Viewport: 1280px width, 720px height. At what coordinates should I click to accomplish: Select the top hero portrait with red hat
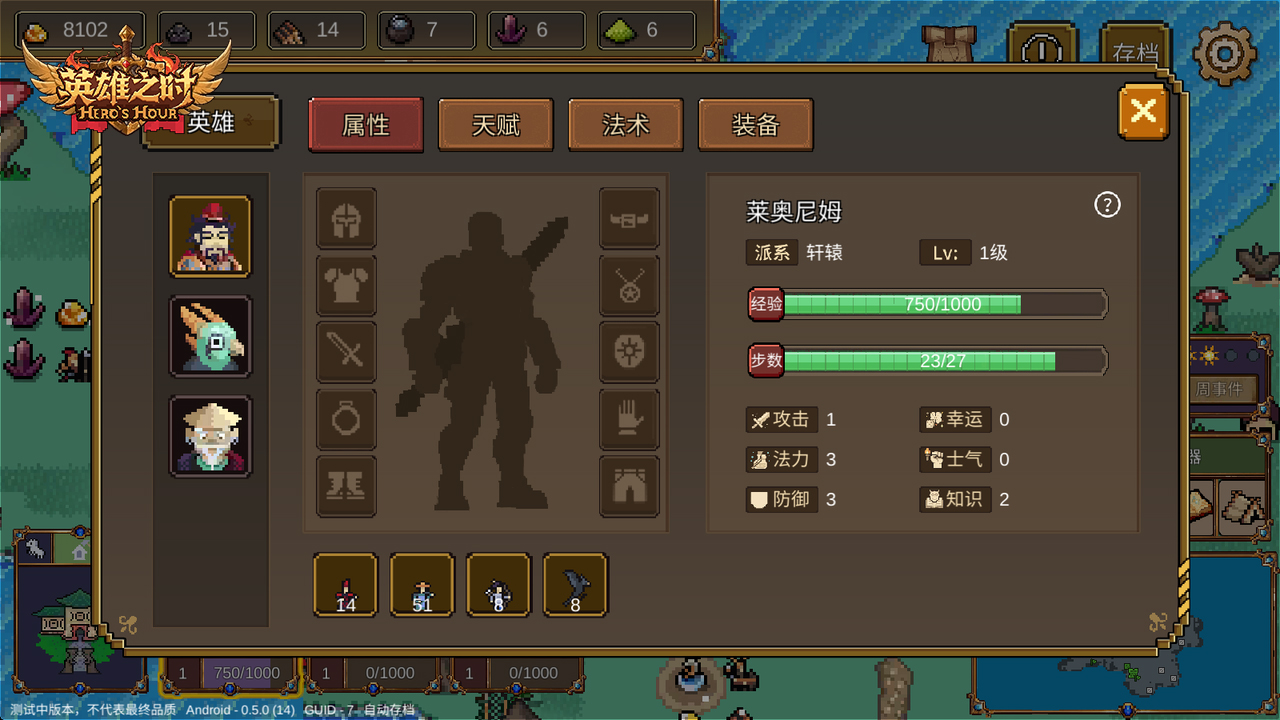(x=210, y=236)
